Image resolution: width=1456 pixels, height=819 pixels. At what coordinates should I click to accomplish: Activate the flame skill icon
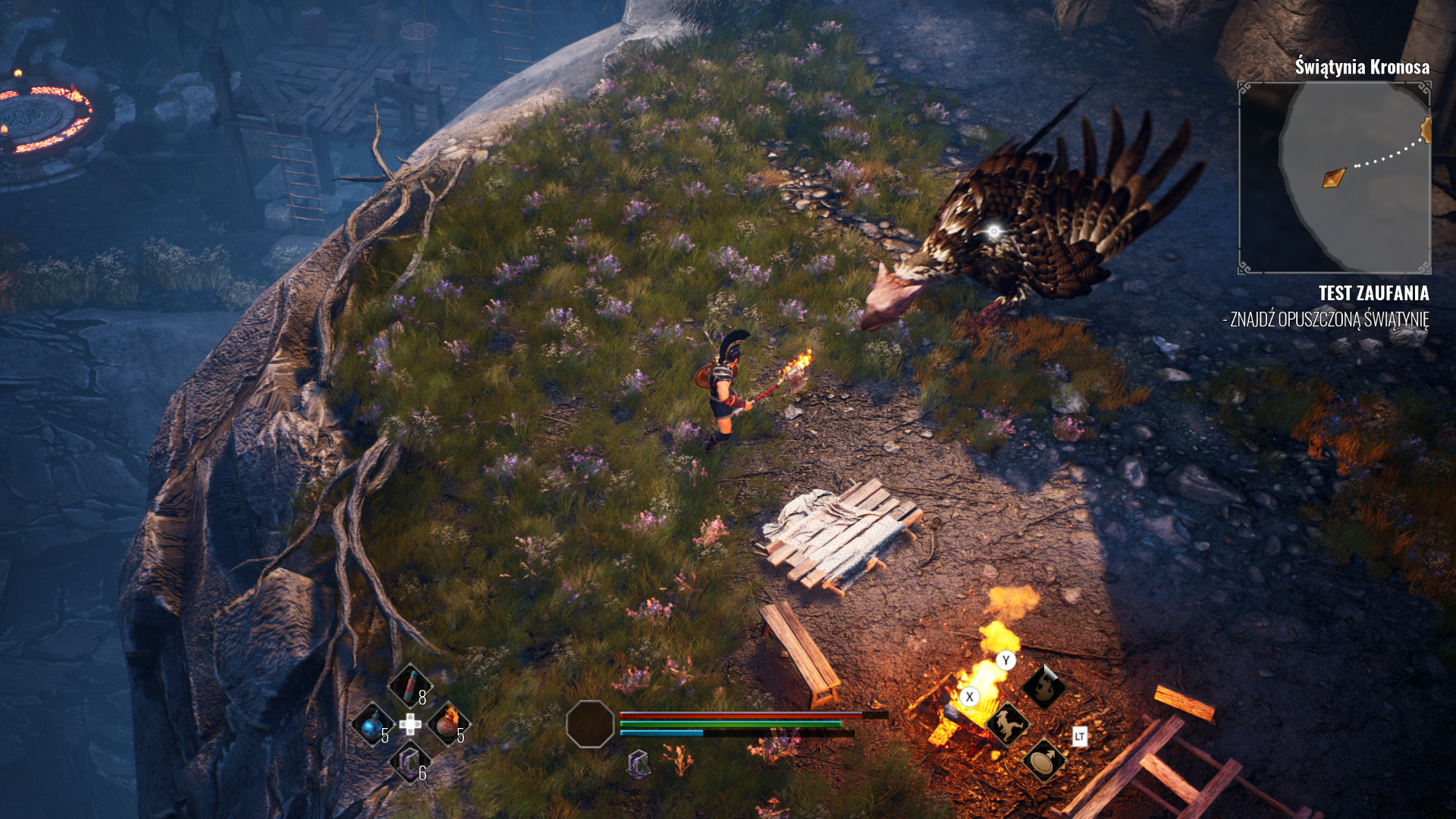pos(1043,687)
